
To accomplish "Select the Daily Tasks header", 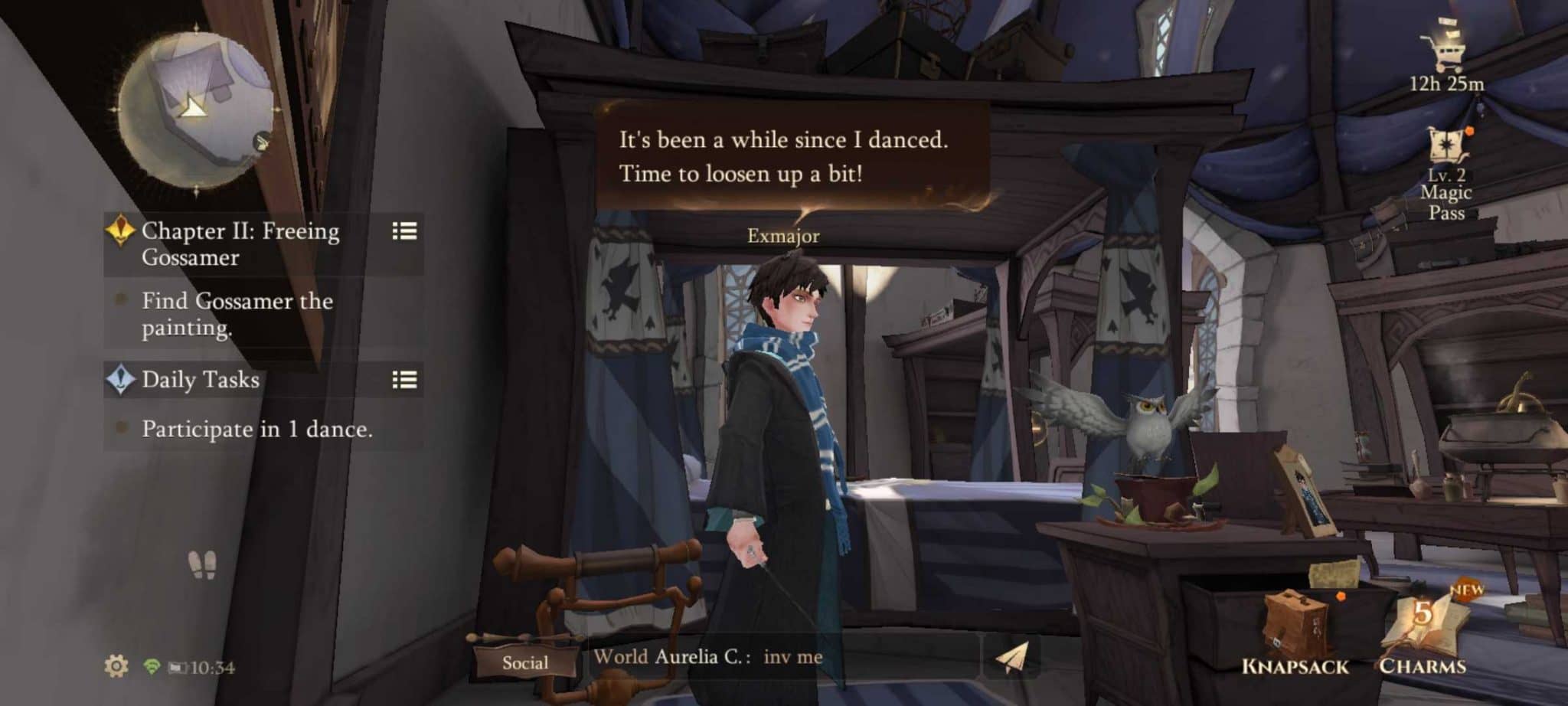I will 201,380.
